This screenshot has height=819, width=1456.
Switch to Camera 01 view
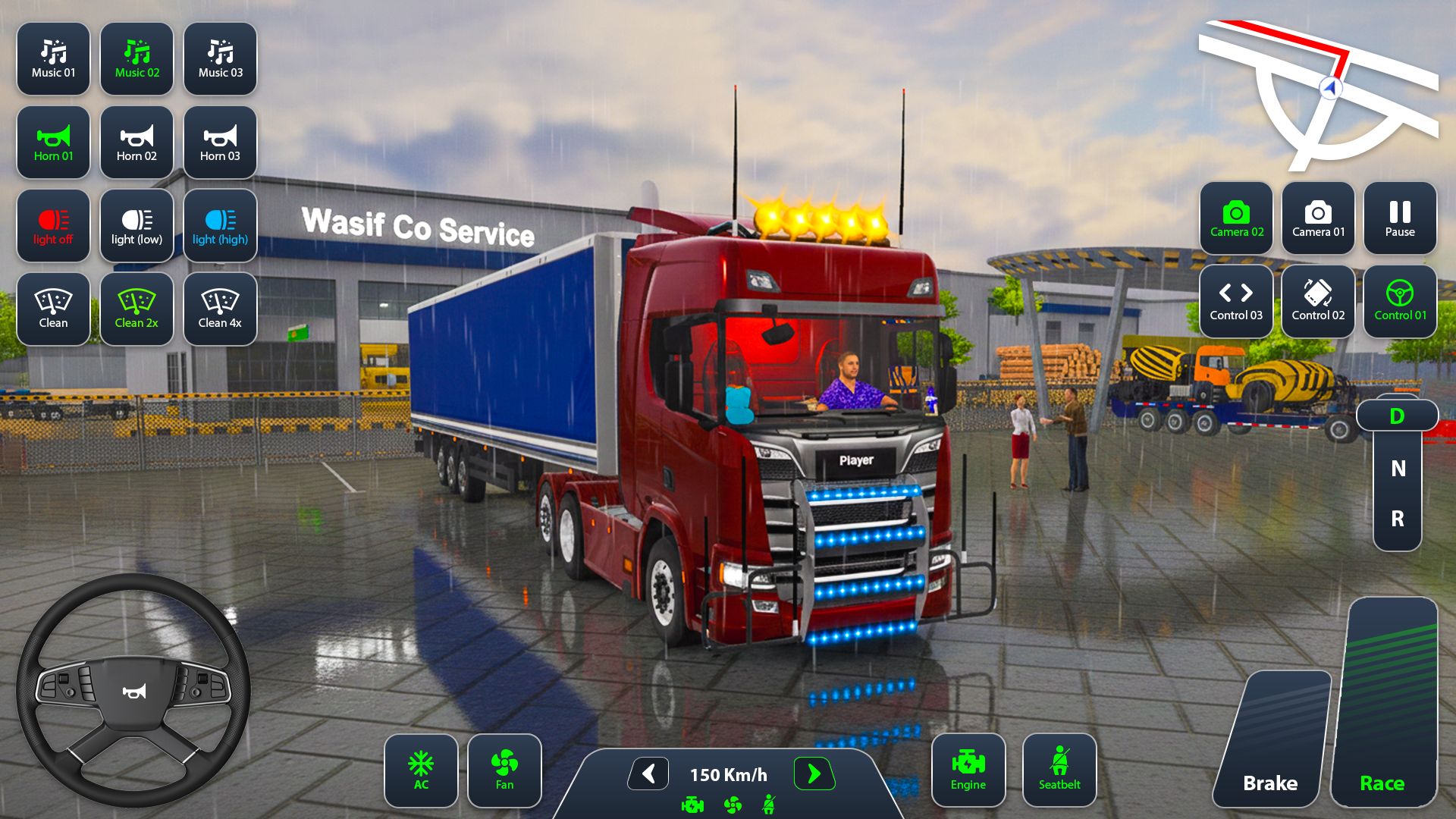click(x=1318, y=219)
